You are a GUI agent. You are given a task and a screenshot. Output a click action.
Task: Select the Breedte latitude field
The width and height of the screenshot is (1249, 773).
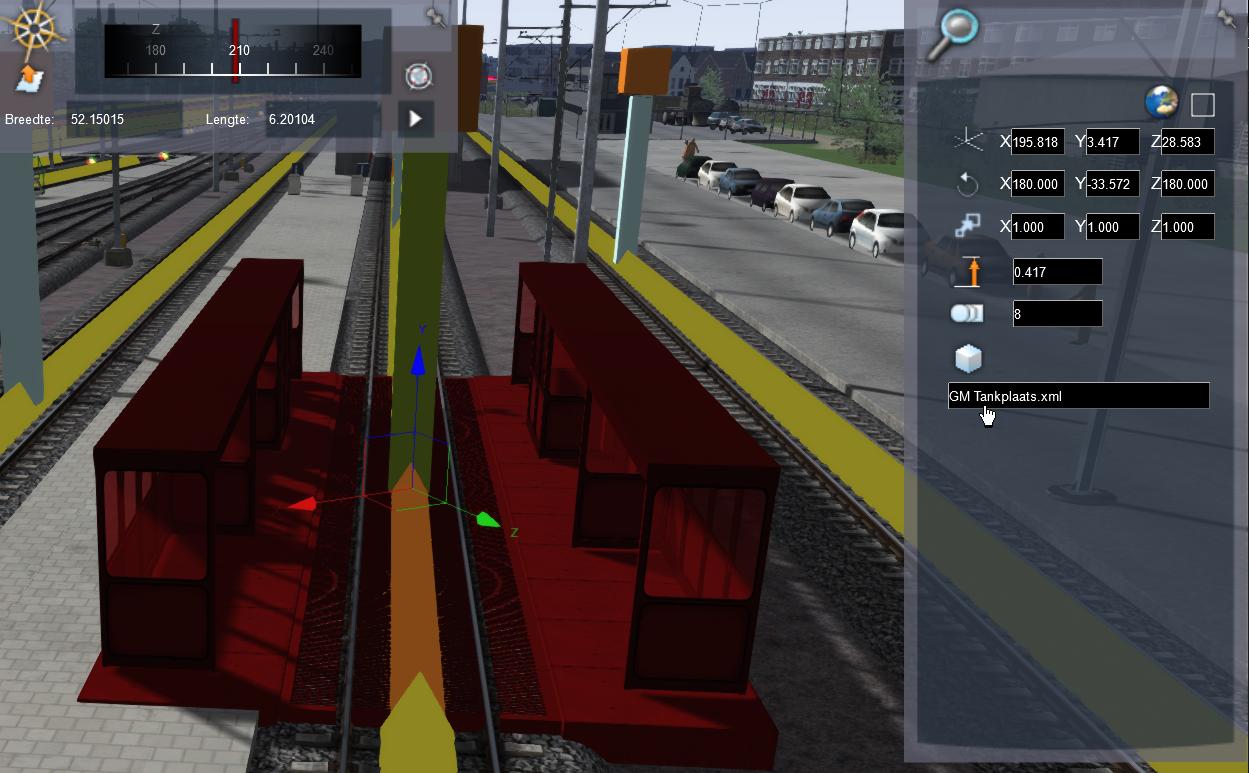coord(123,120)
